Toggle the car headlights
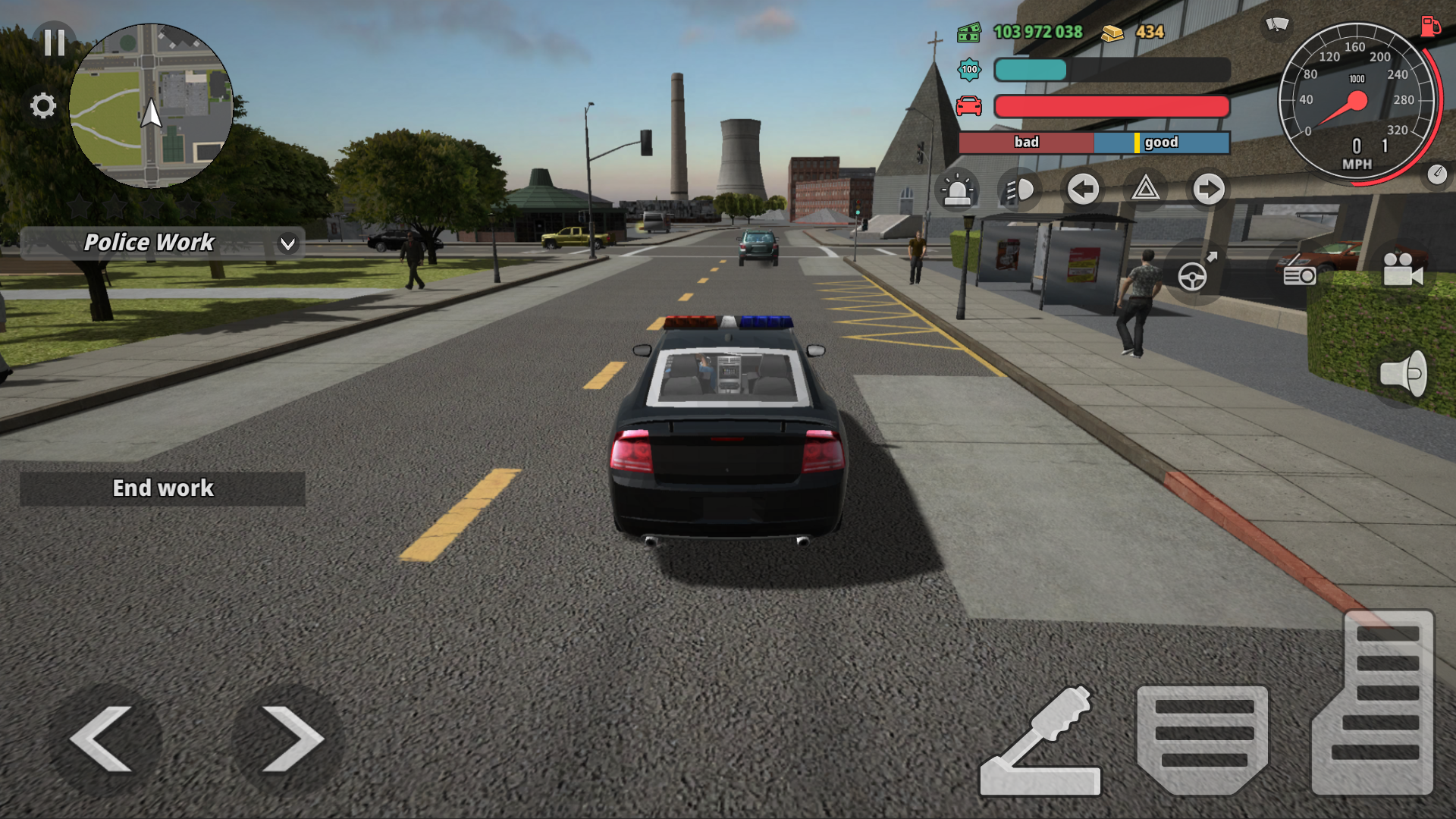 [1020, 191]
